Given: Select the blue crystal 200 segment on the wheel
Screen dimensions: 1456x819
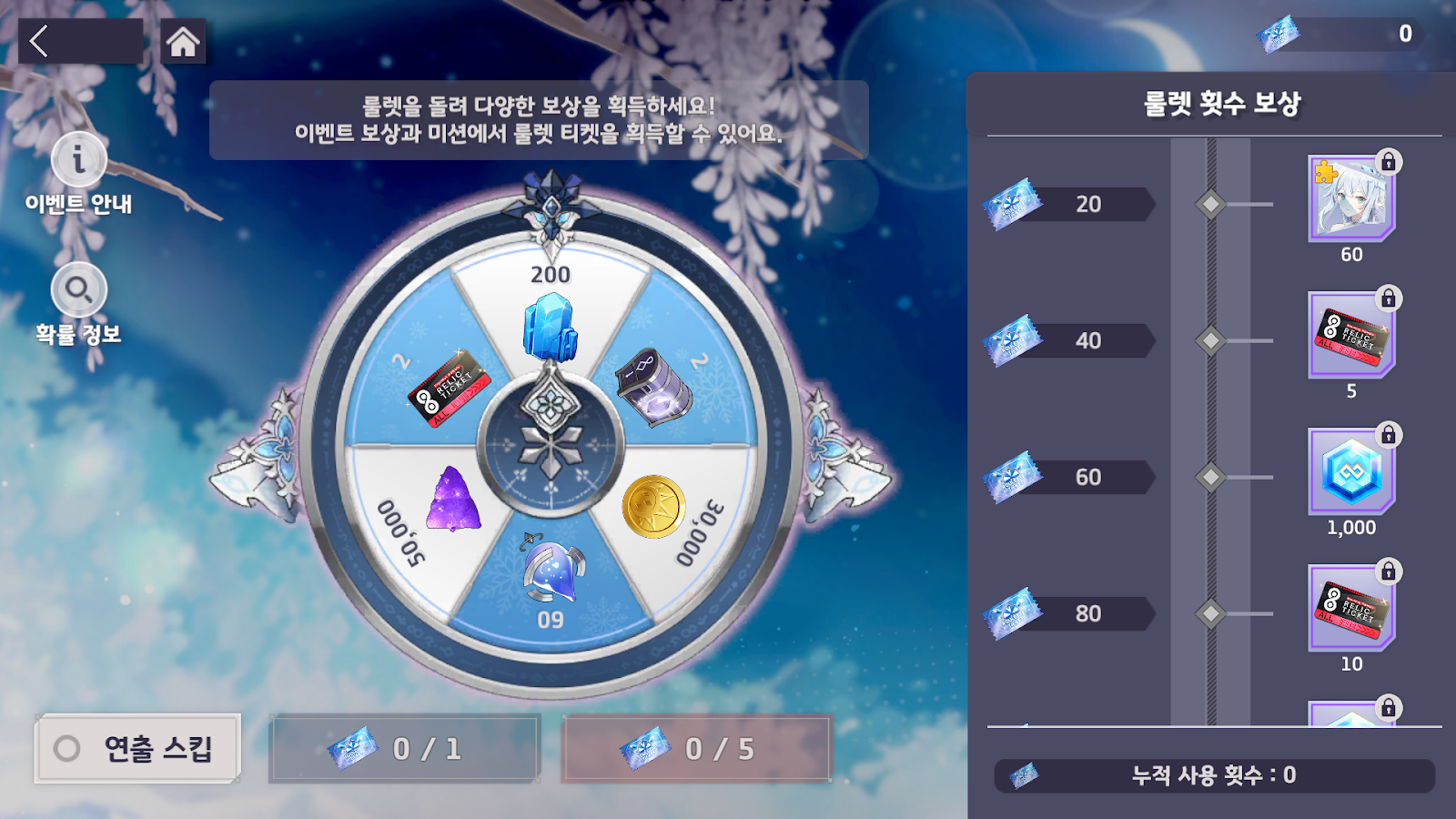Looking at the screenshot, I should 549,328.
